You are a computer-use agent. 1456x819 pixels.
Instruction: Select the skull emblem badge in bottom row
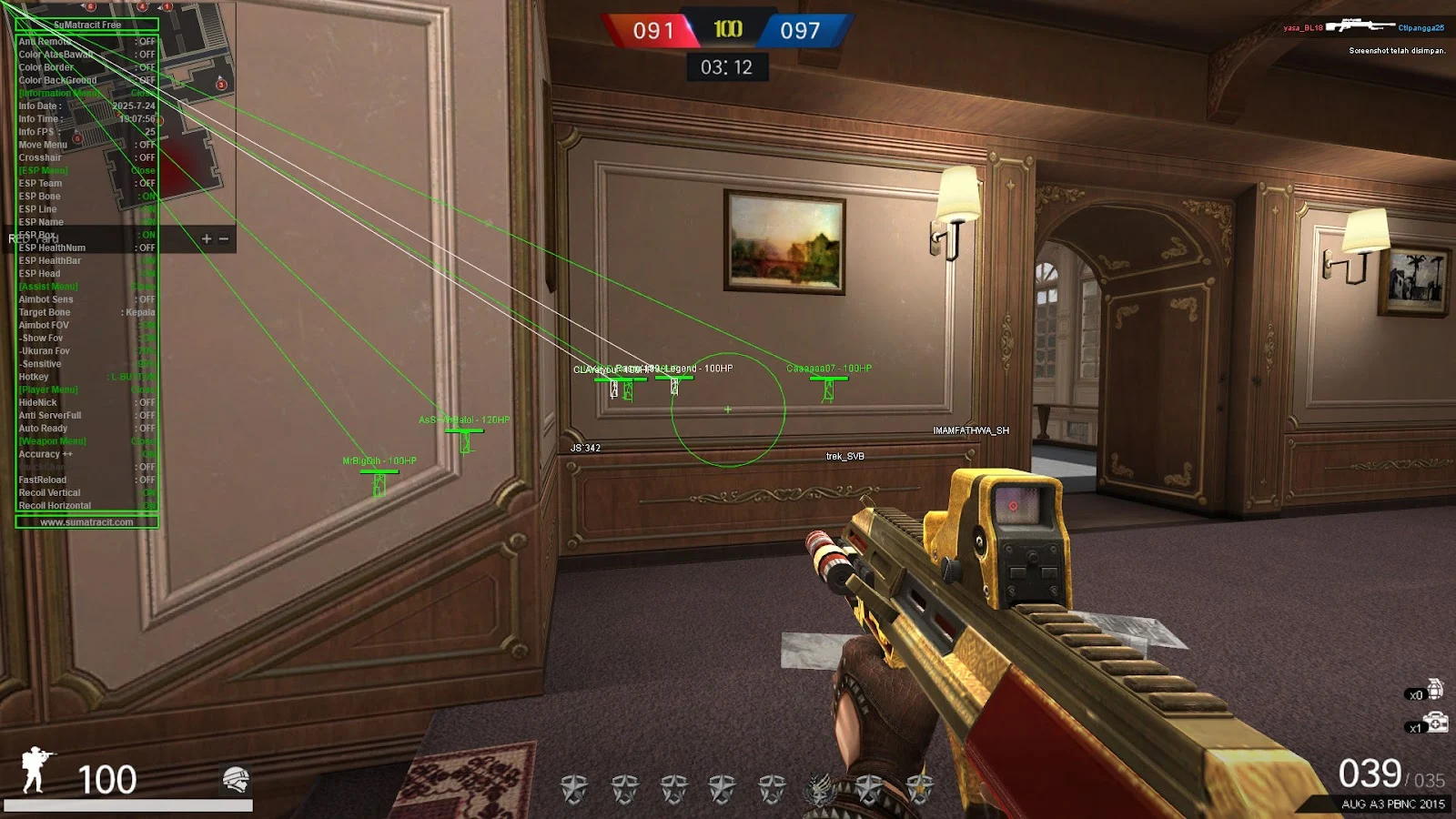point(816,790)
